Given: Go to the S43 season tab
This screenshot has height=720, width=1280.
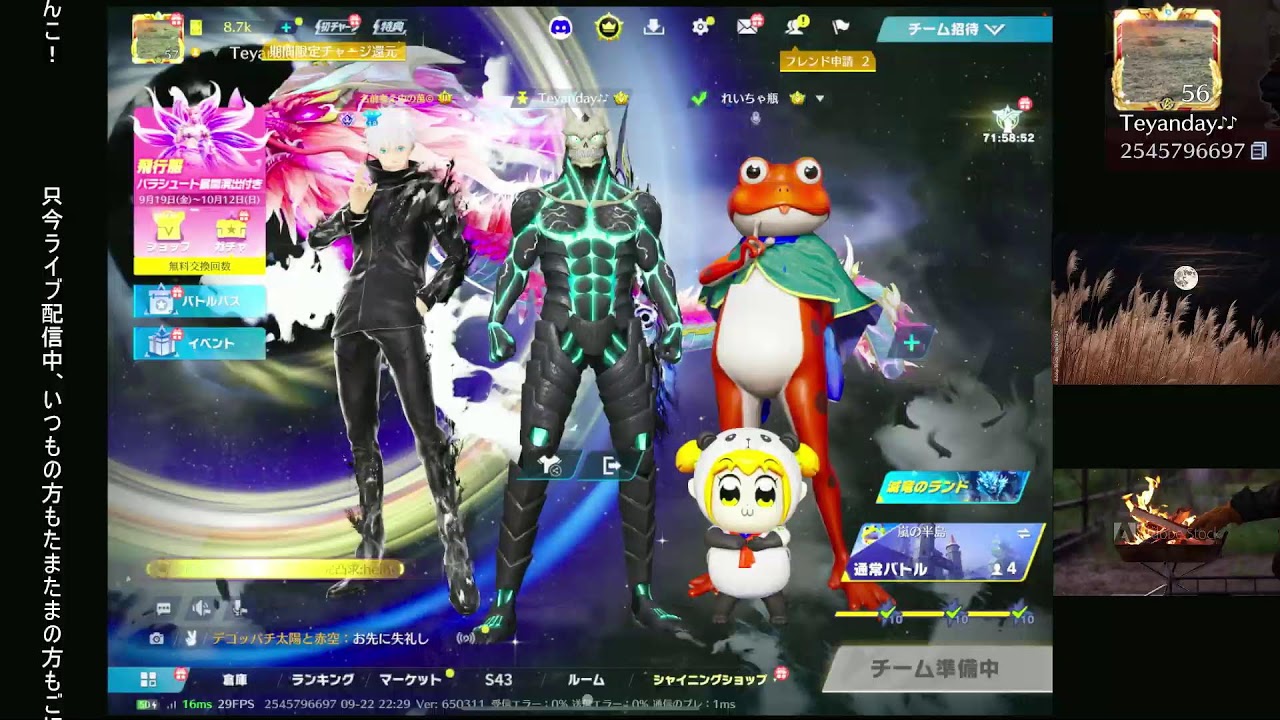Looking at the screenshot, I should pyautogui.click(x=498, y=680).
